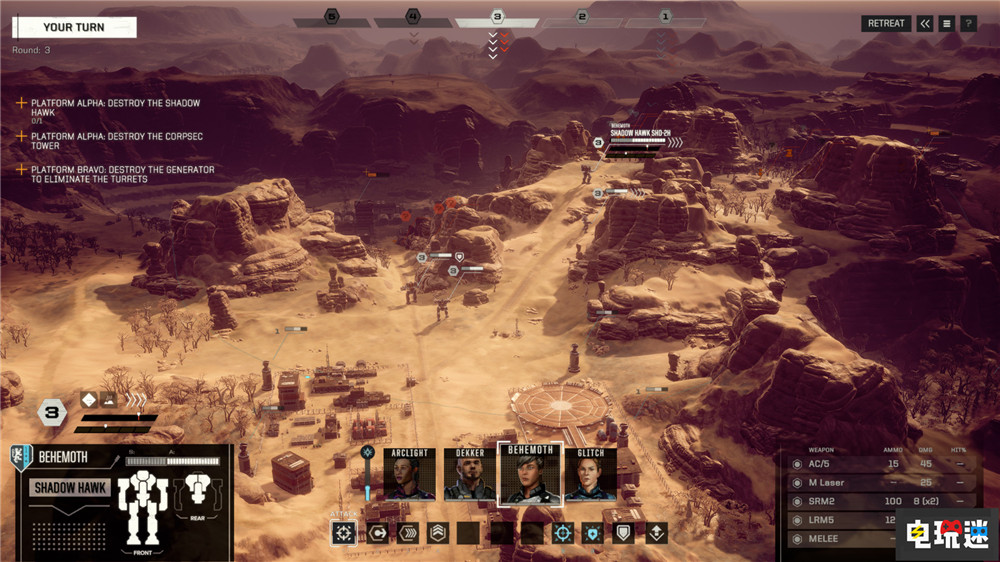1000x562 pixels.
Task: Select pilot Glitch's portrait
Action: 590,474
